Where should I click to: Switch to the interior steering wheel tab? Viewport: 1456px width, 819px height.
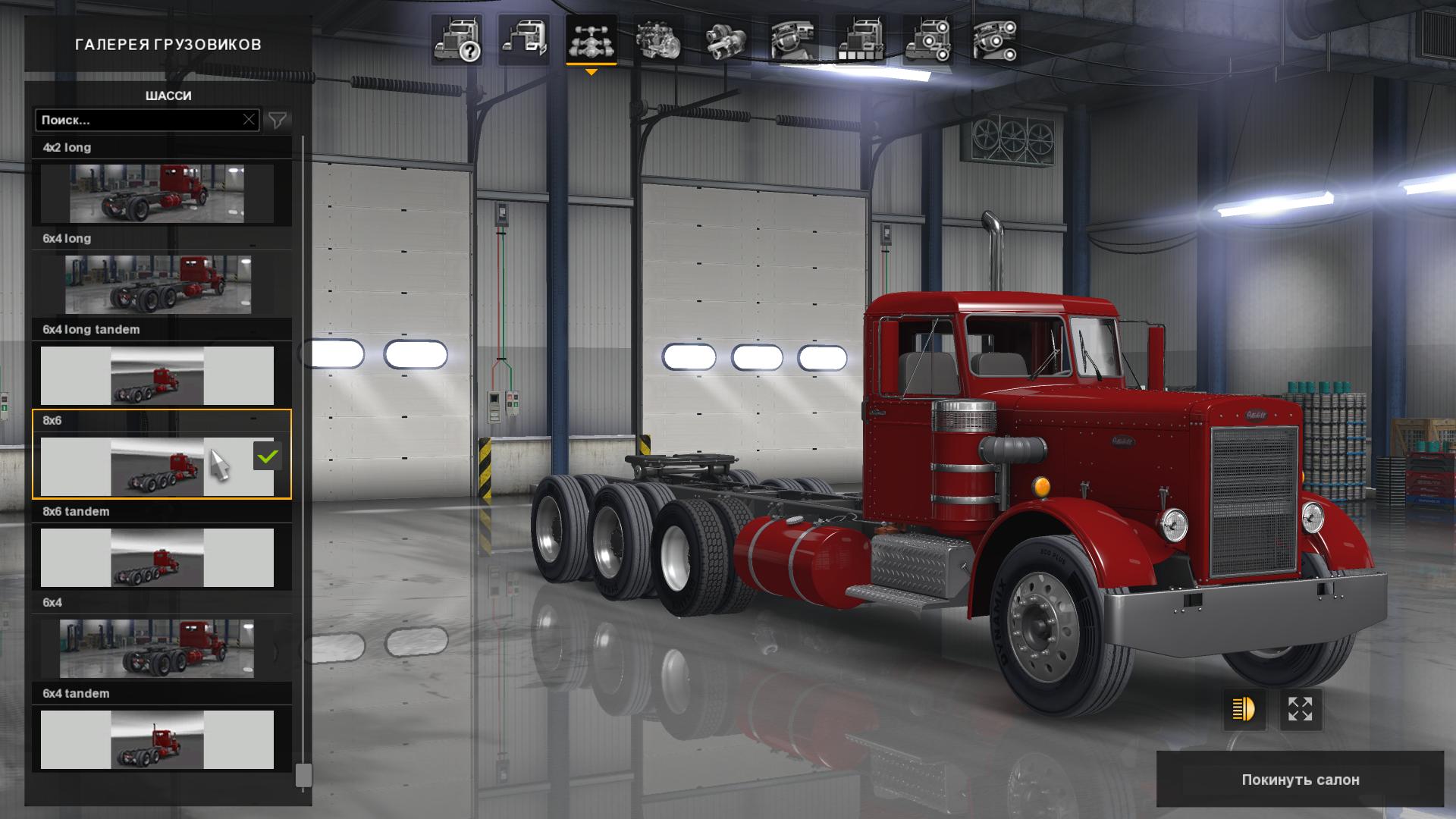click(793, 40)
